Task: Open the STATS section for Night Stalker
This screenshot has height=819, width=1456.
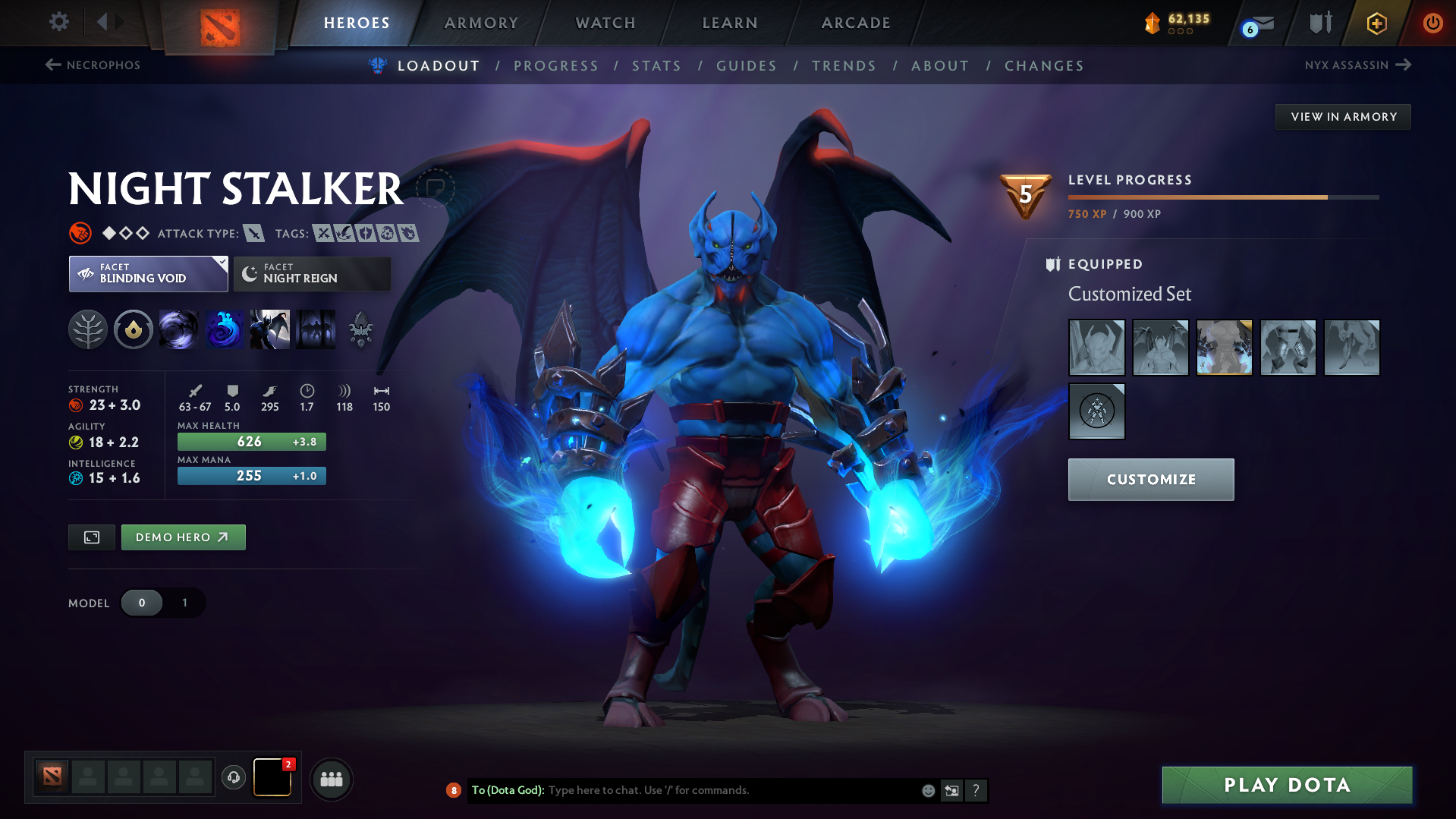Action: 656,66
